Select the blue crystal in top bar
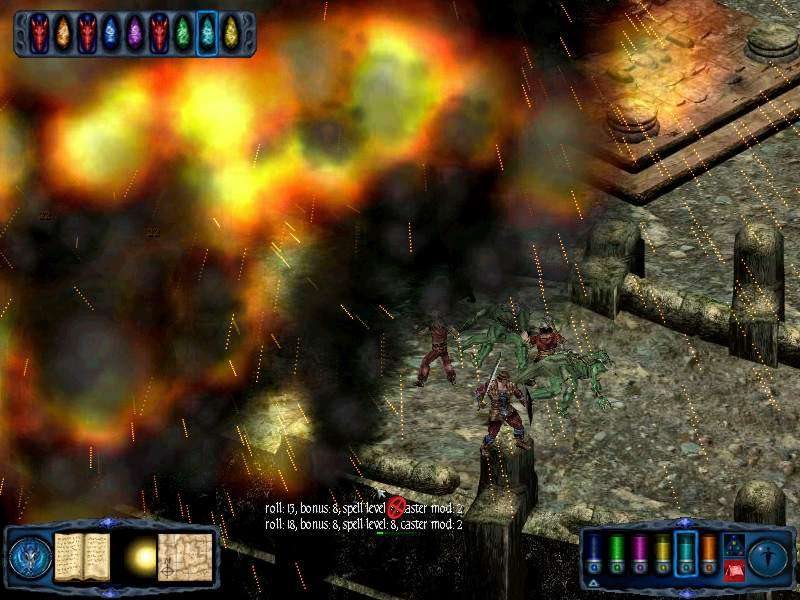800x600 pixels. (x=111, y=33)
